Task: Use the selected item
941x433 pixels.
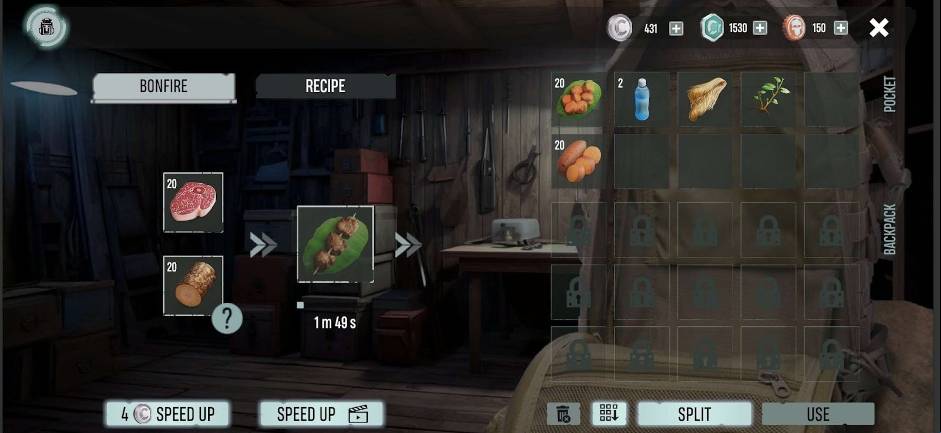Action: (x=817, y=414)
